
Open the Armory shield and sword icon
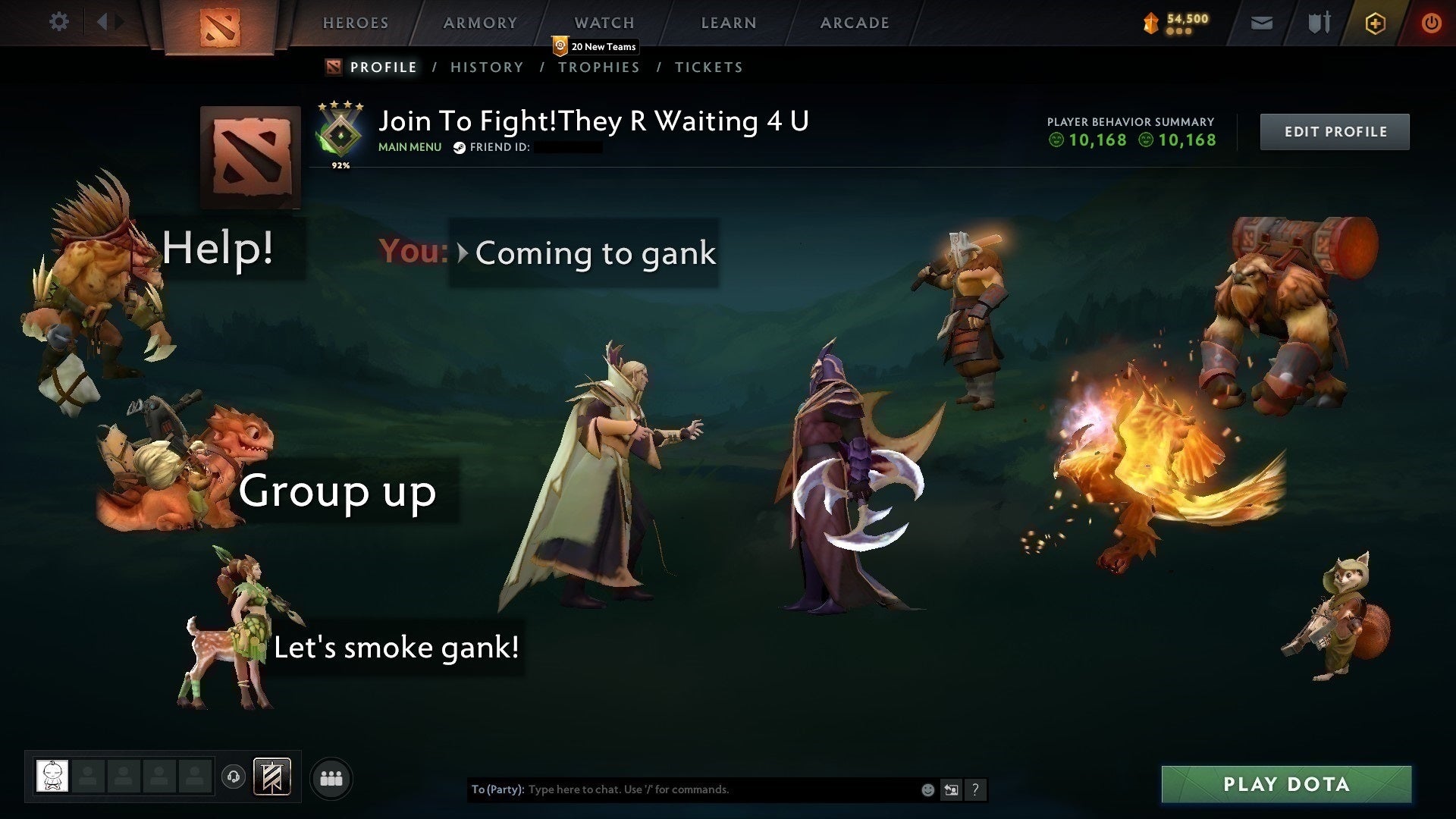tap(1317, 22)
